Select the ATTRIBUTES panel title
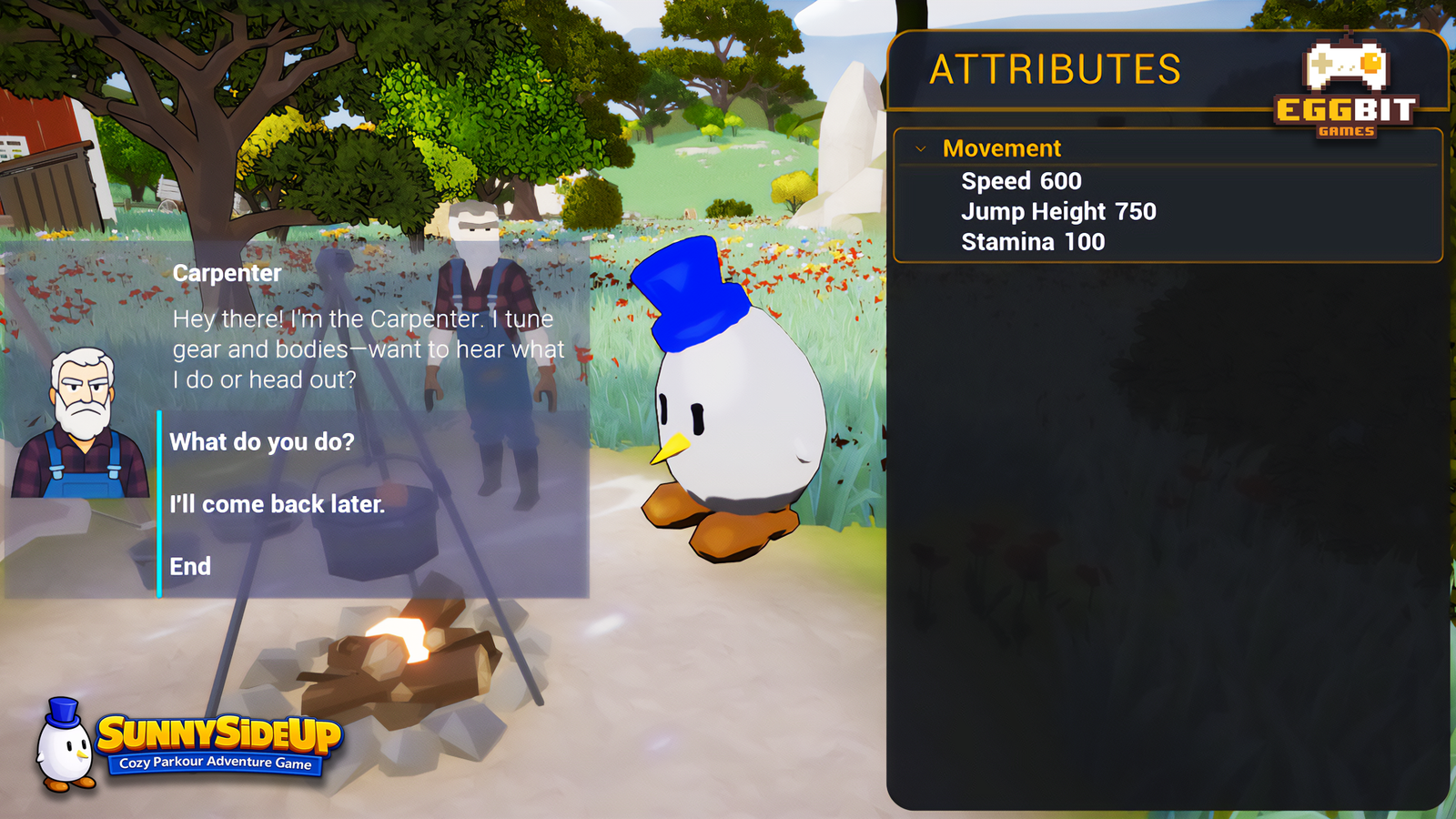Image resolution: width=1456 pixels, height=819 pixels. click(1057, 66)
